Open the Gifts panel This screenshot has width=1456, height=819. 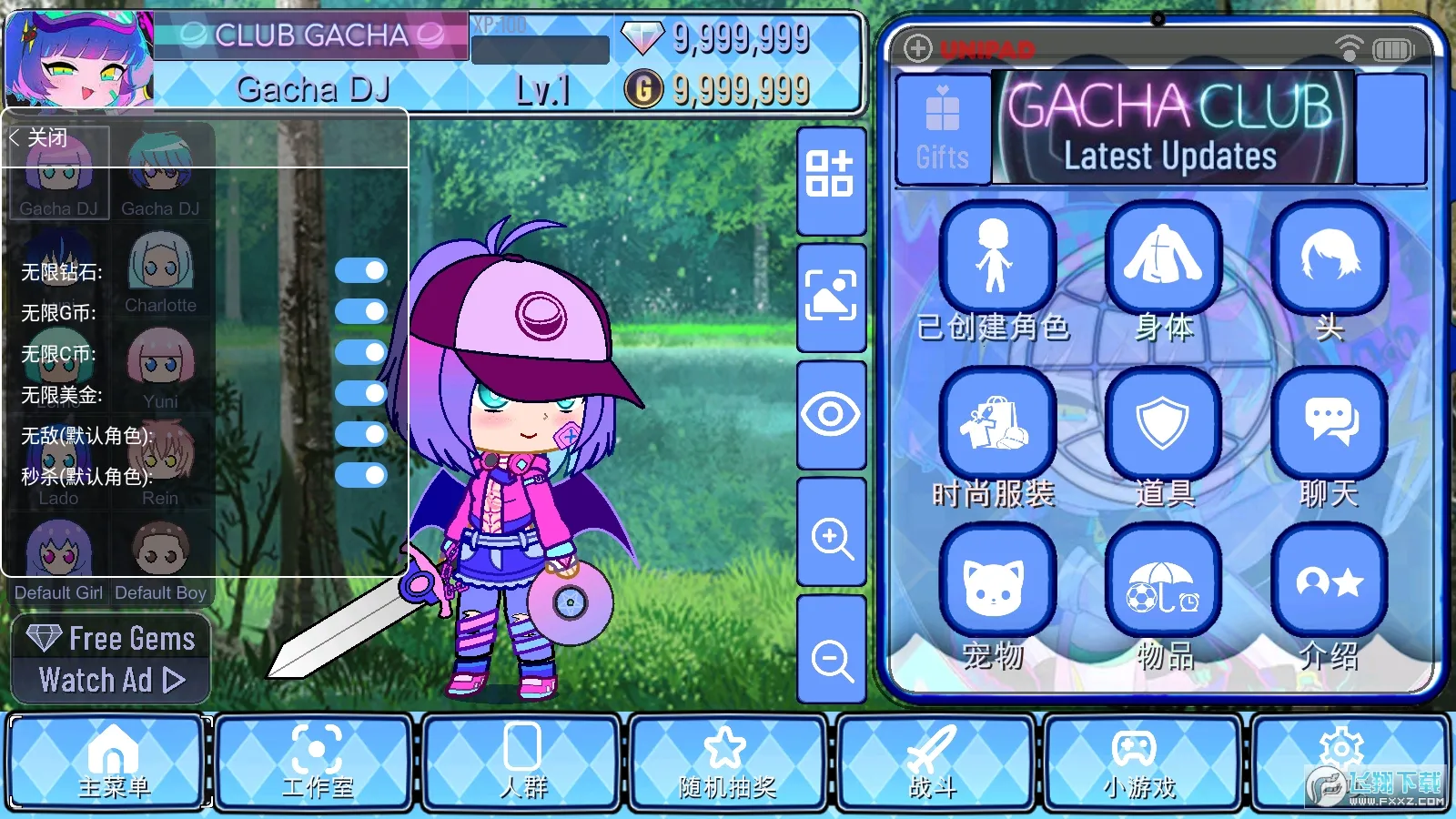coord(943,129)
